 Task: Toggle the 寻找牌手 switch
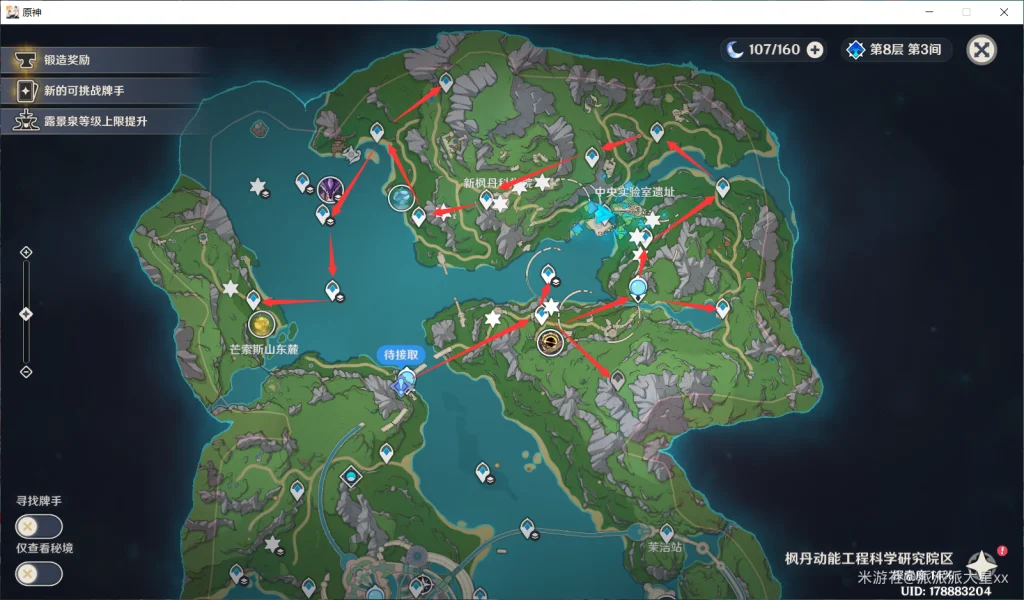coord(39,526)
